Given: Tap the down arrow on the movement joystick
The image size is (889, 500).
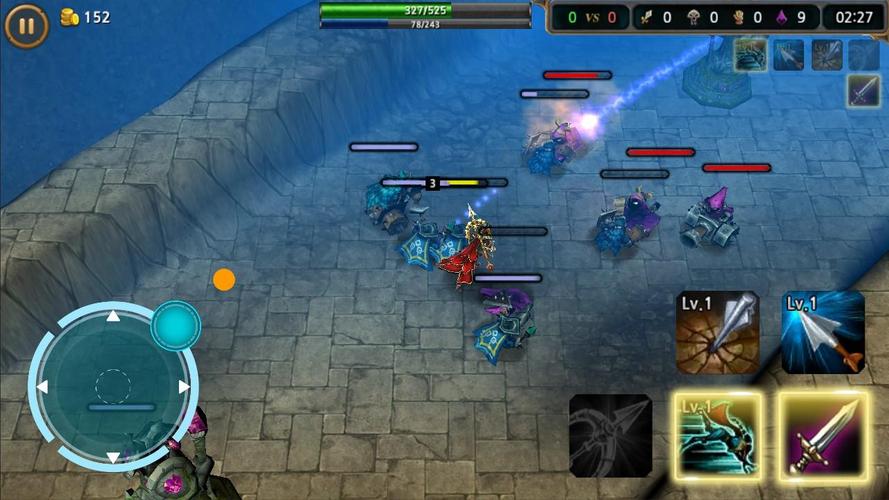Looking at the screenshot, I should click(113, 457).
